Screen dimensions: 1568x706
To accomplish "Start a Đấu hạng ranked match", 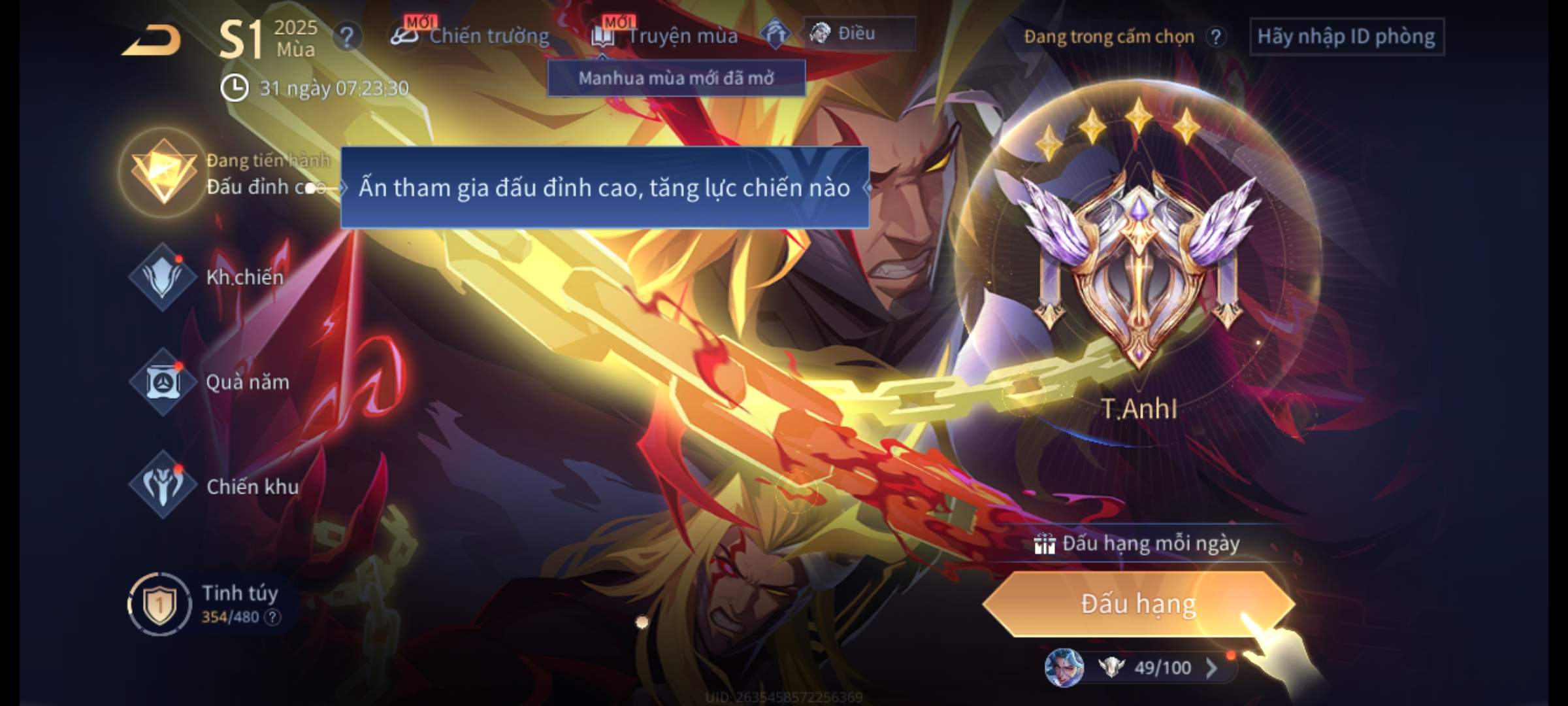I will (x=1138, y=604).
